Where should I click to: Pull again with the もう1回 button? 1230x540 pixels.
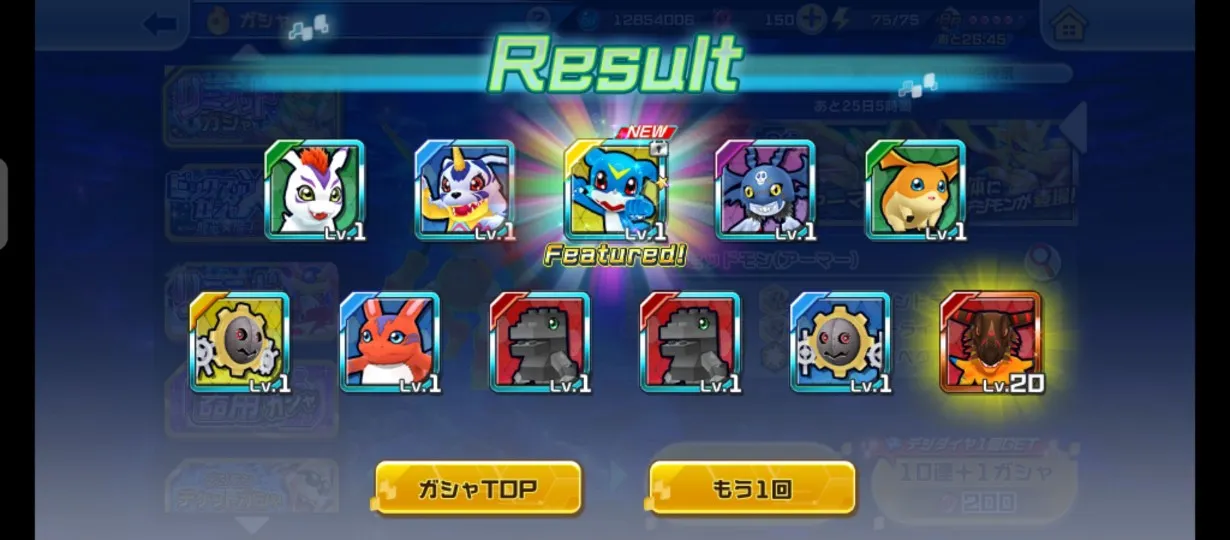coord(752,488)
